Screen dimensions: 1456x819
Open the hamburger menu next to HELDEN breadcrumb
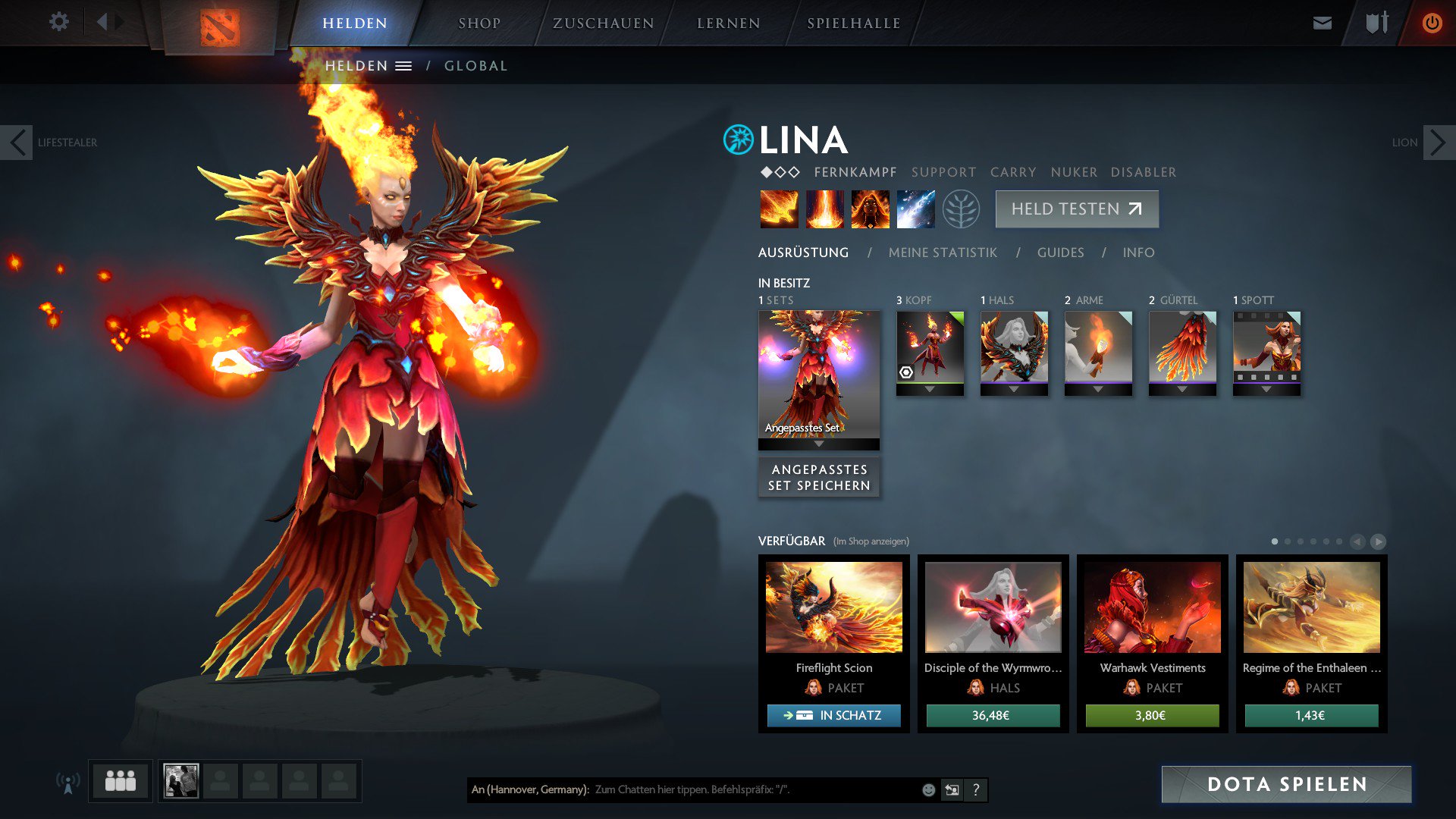pos(405,65)
